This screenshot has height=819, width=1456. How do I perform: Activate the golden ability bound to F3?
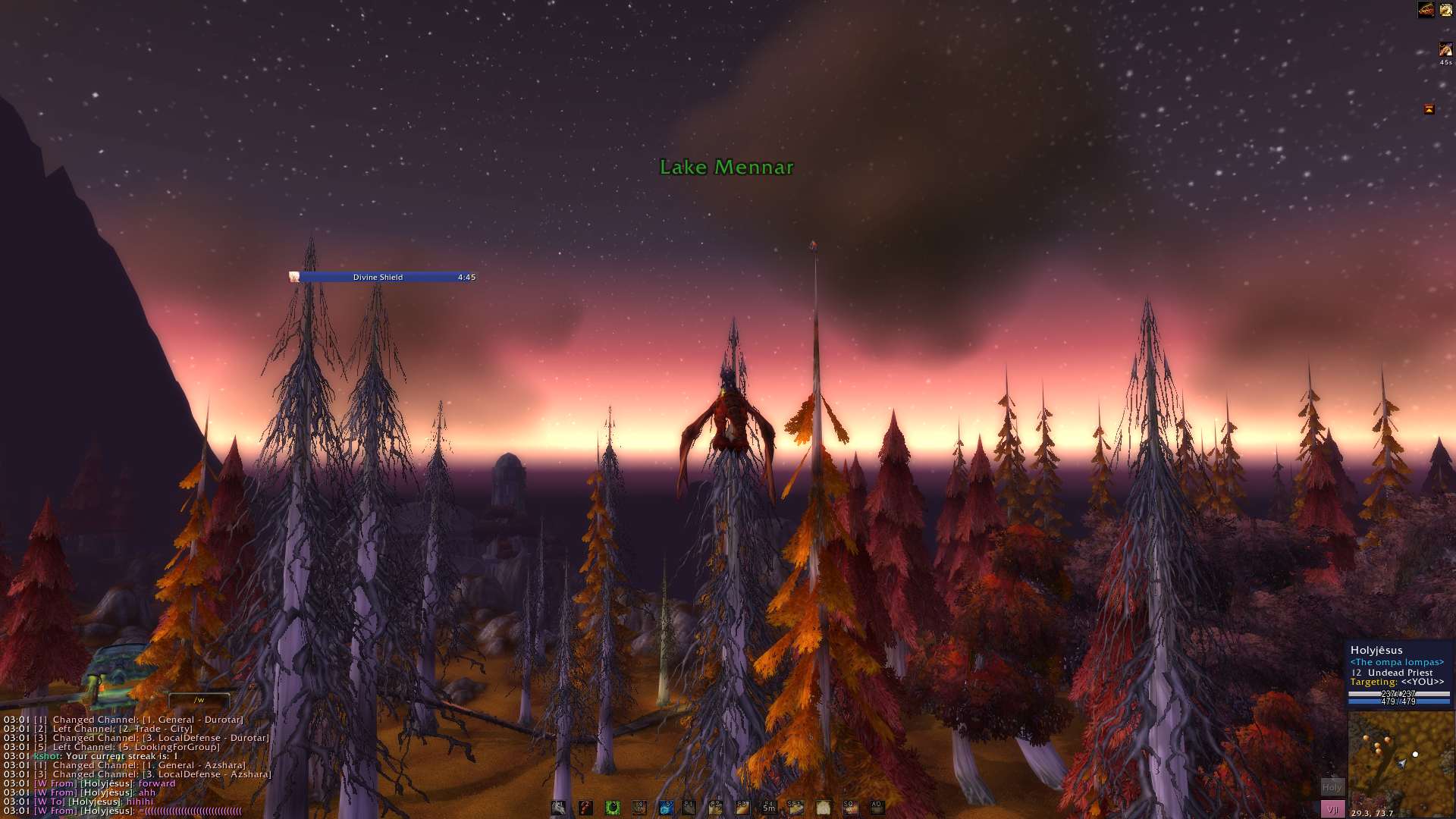742,808
